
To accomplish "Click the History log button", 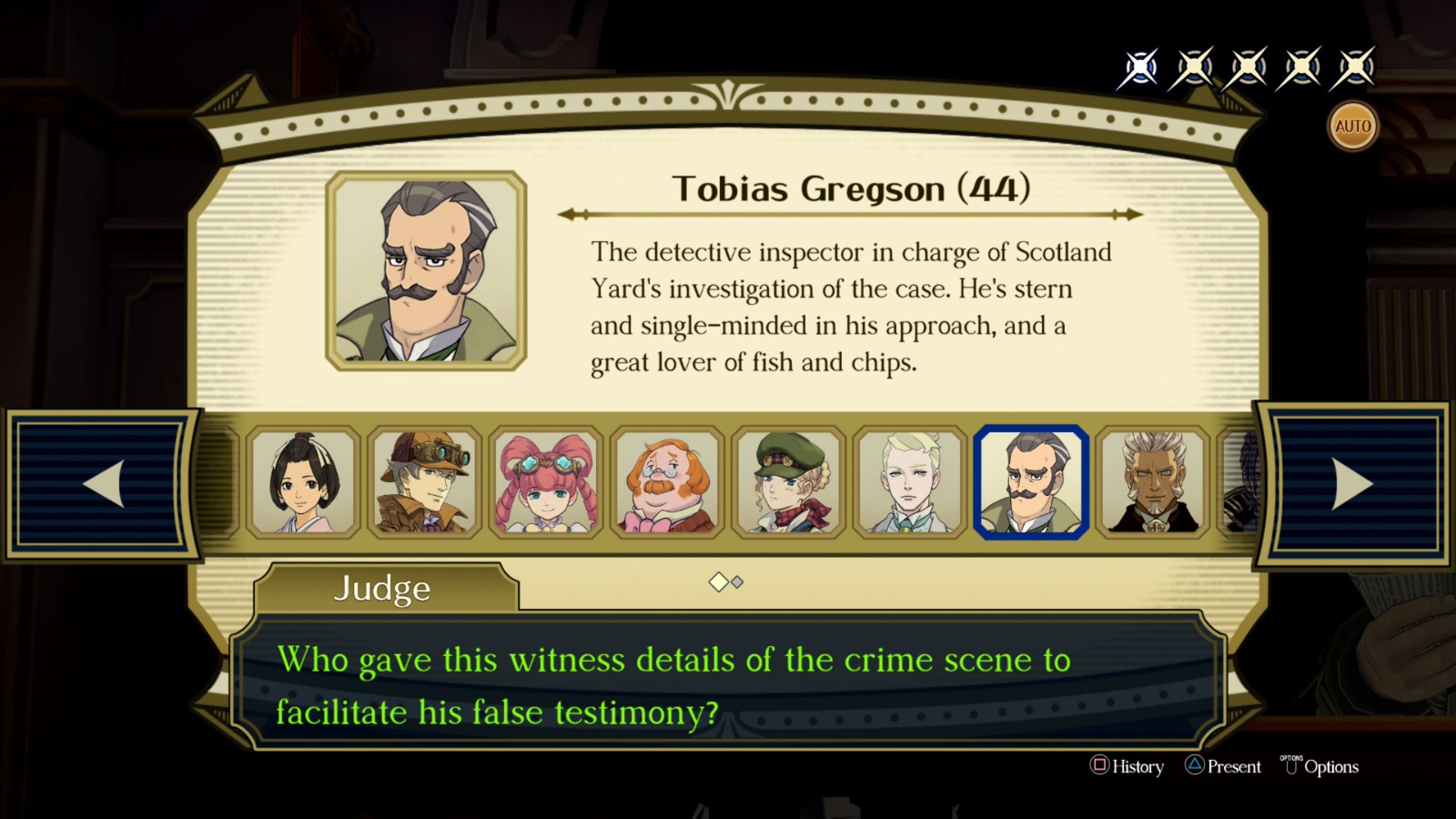I will tap(1130, 767).
